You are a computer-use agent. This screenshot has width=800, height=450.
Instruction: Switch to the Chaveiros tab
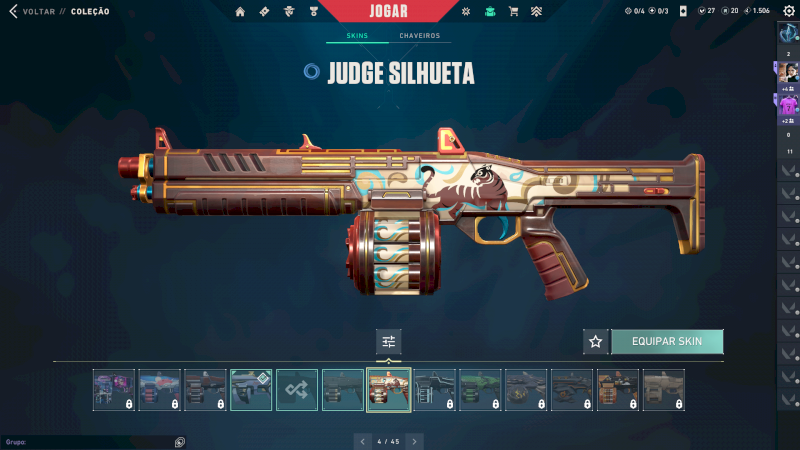419,36
